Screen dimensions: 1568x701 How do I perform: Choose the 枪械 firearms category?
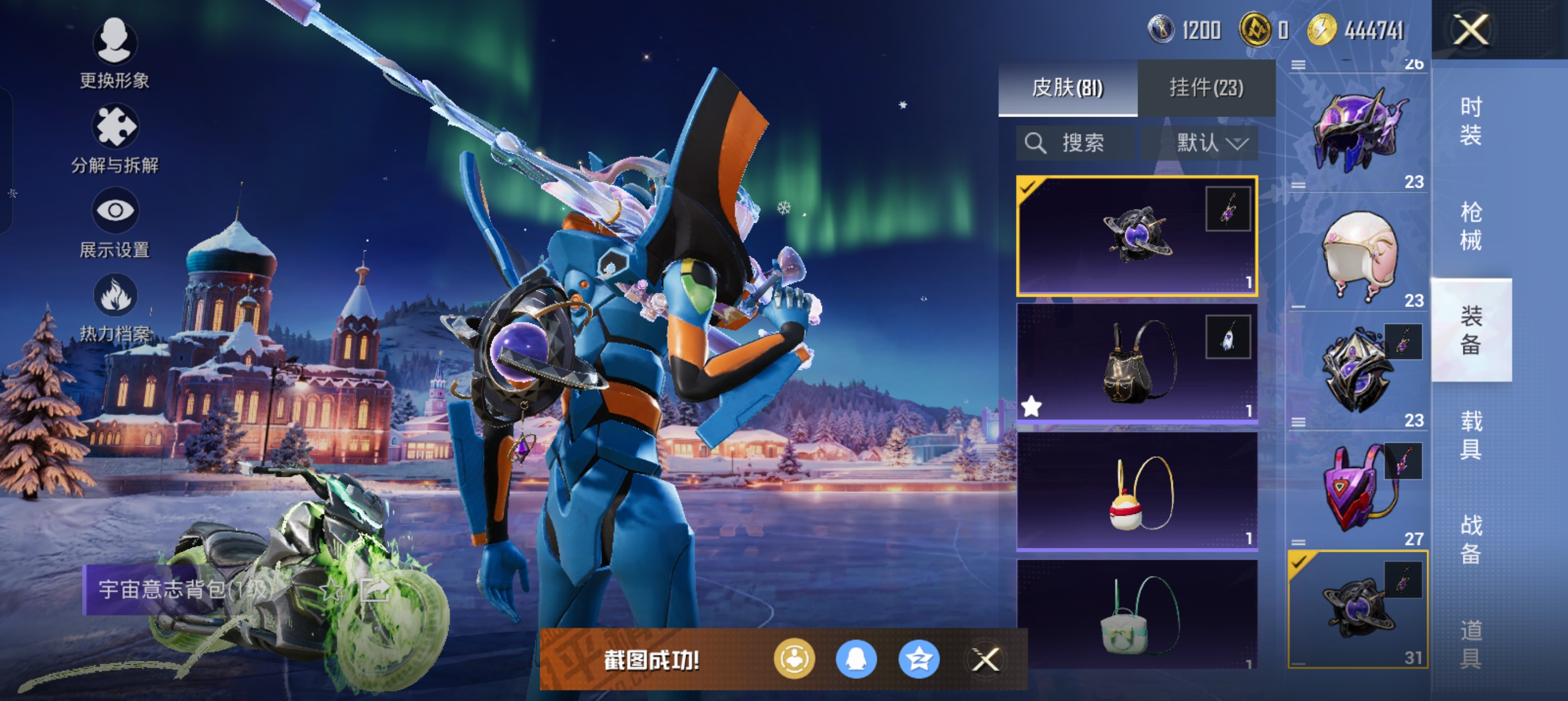point(1471,225)
